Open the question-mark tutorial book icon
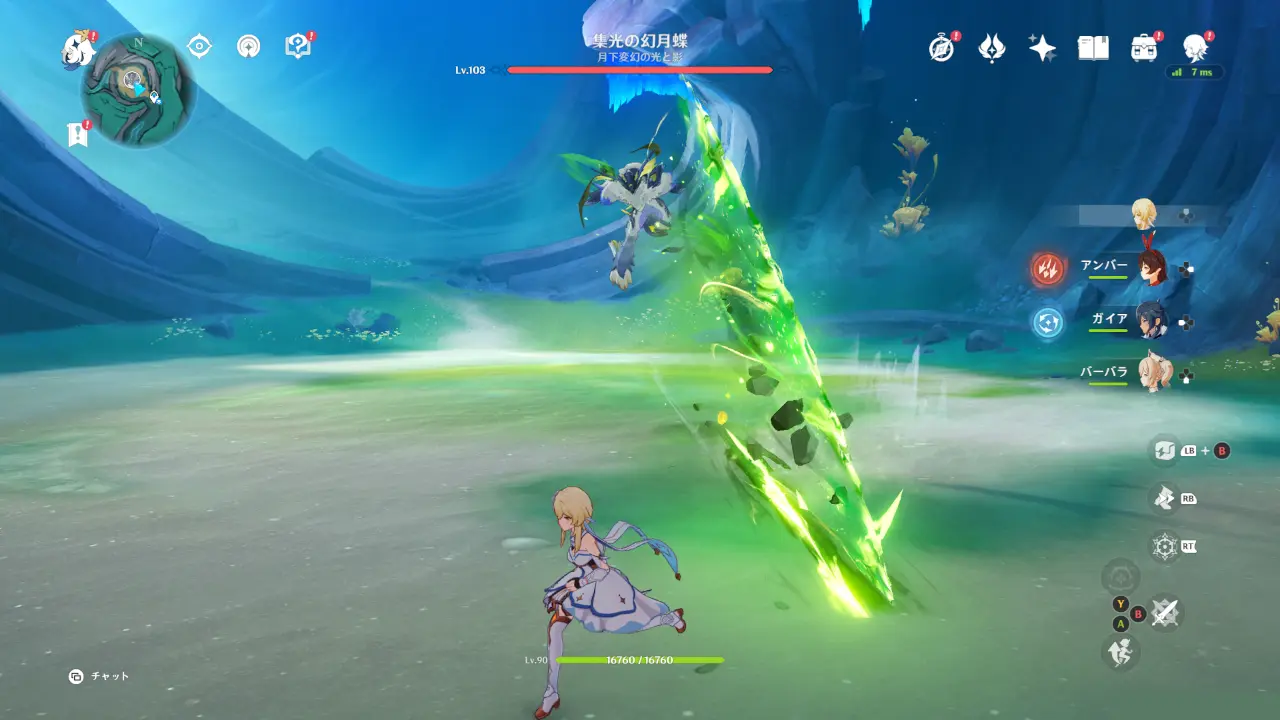The height and width of the screenshot is (720, 1280). pos(298,46)
